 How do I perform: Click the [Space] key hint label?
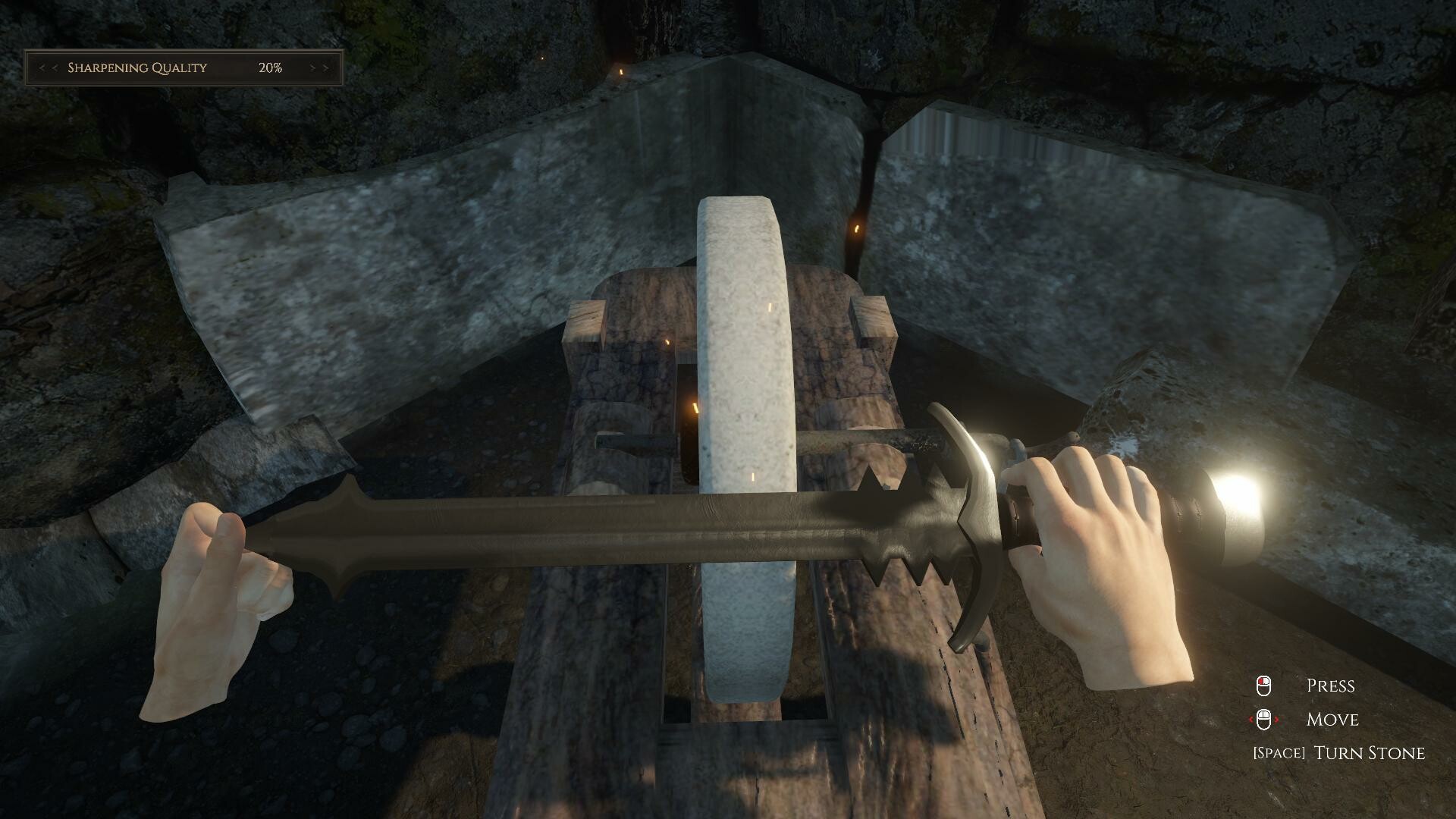tap(1280, 753)
